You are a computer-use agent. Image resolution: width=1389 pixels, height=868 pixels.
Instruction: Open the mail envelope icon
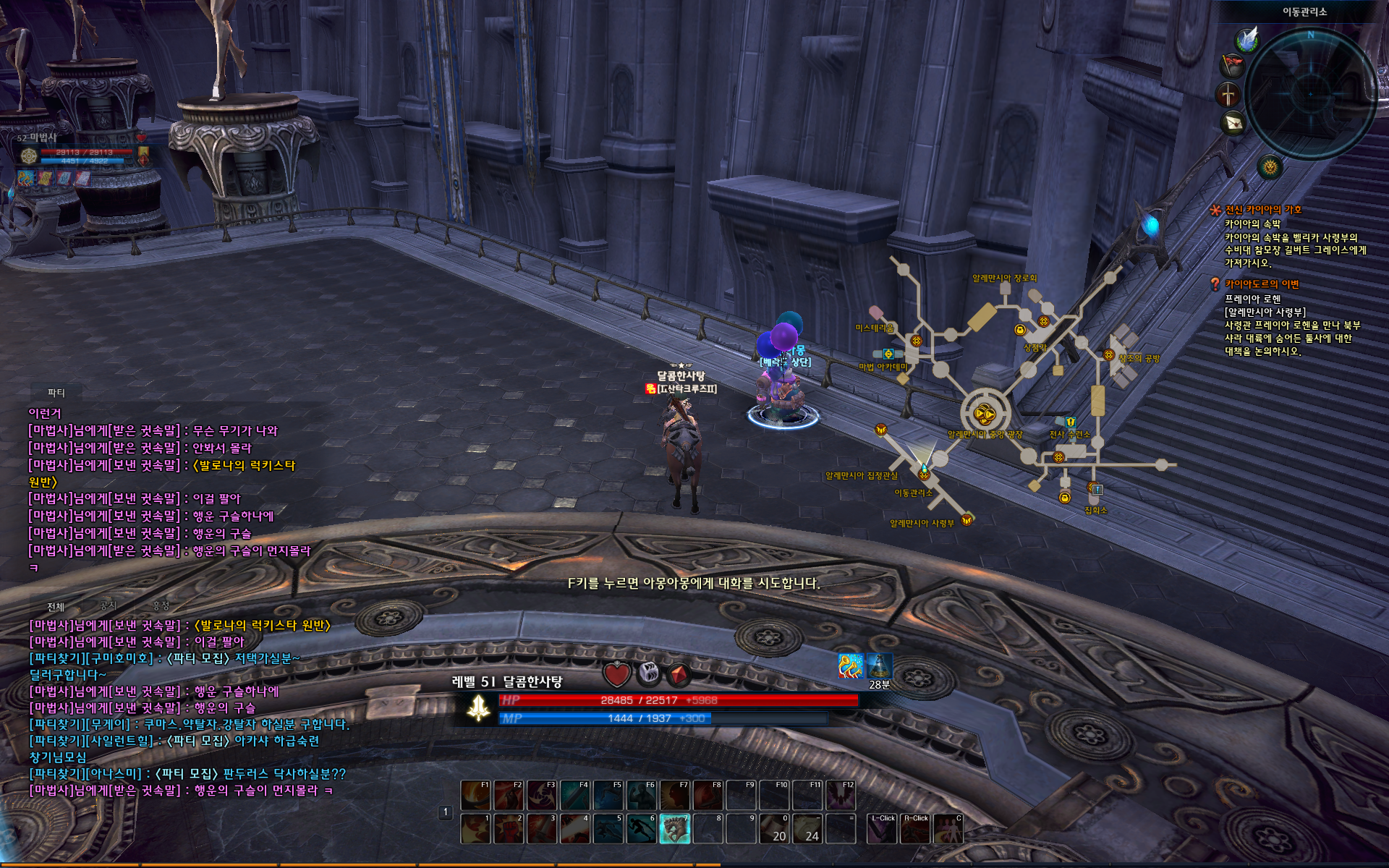1234,122
